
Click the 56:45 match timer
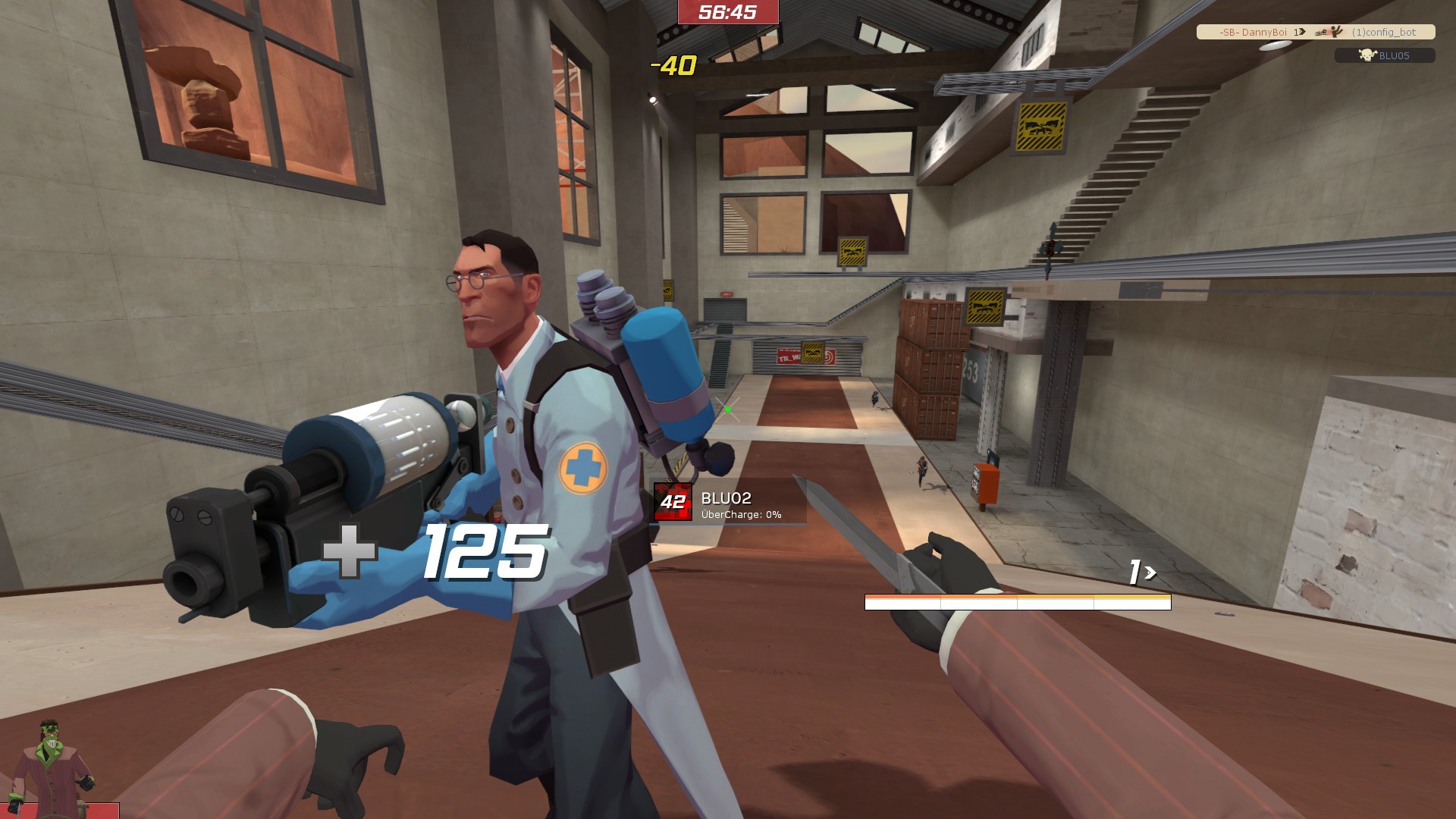coord(727,14)
